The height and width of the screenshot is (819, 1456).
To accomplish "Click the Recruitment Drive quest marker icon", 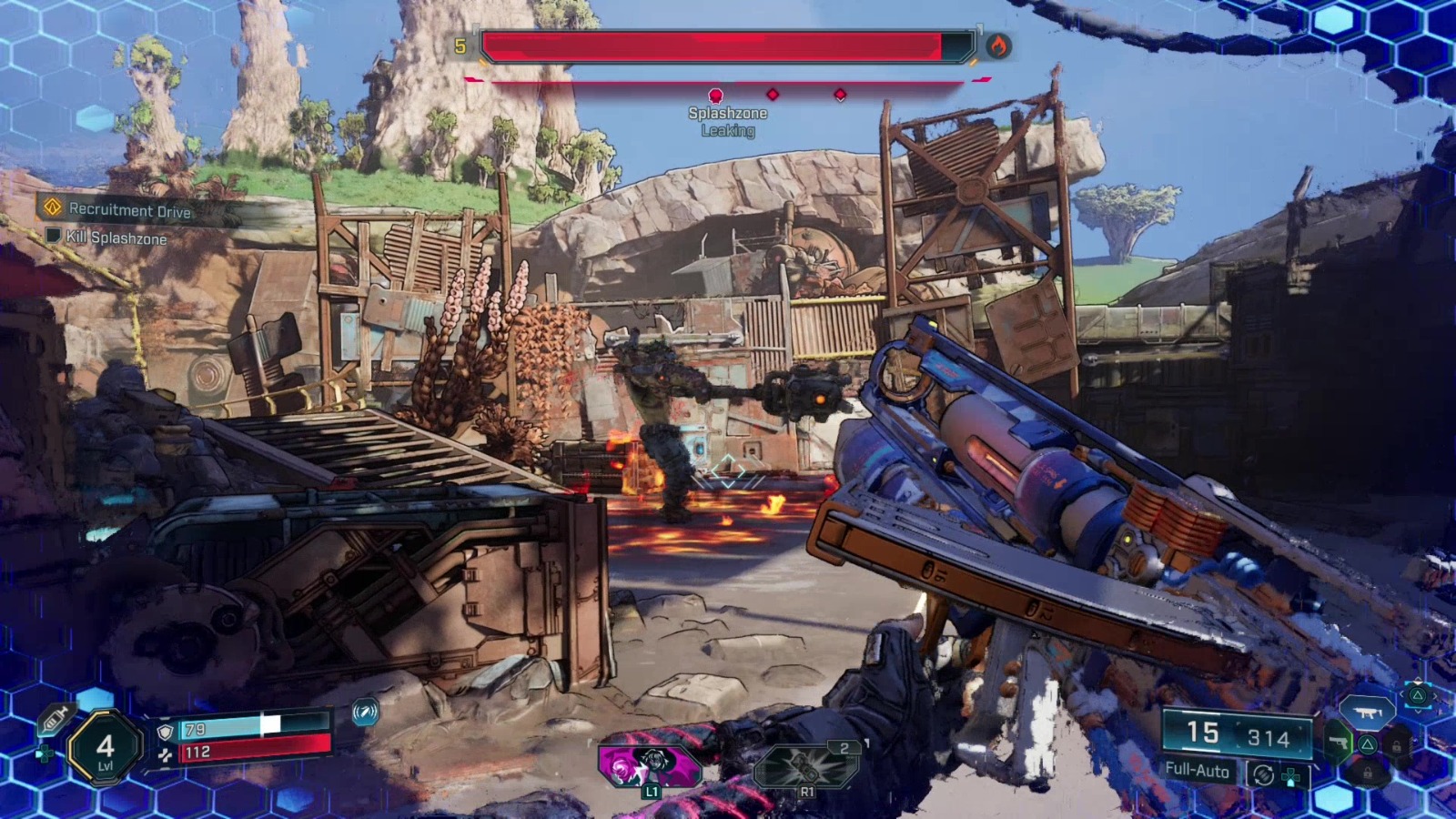I will (54, 208).
